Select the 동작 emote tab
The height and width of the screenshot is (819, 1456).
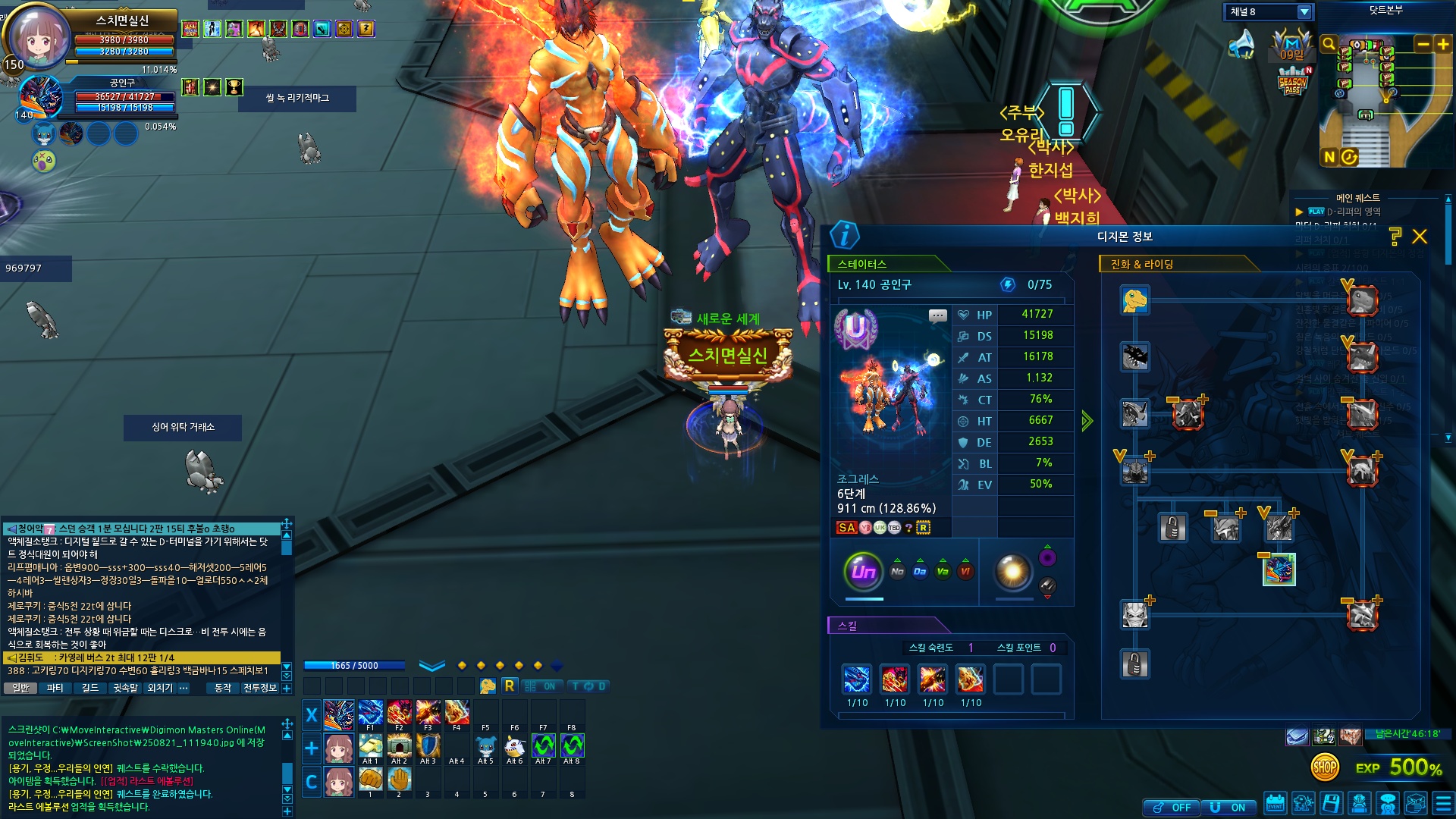click(x=223, y=688)
